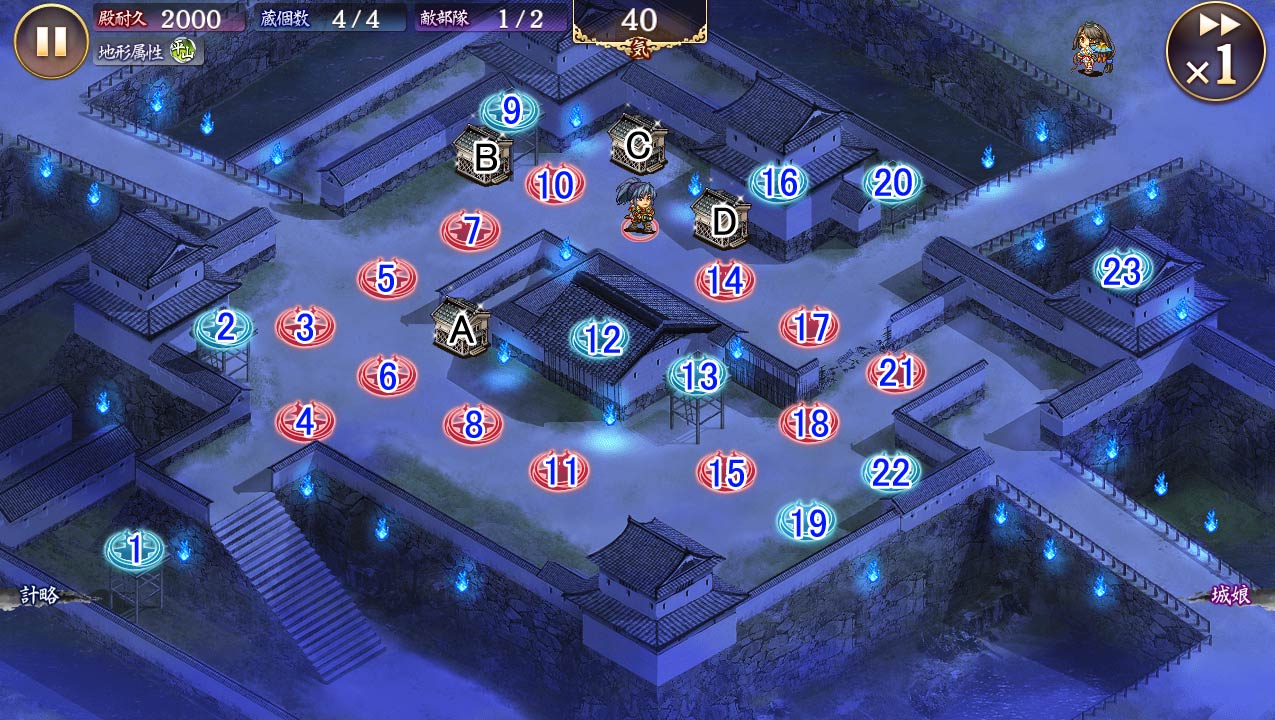1275x720 pixels.
Task: Choose deployment tile number 23
Action: point(1122,271)
